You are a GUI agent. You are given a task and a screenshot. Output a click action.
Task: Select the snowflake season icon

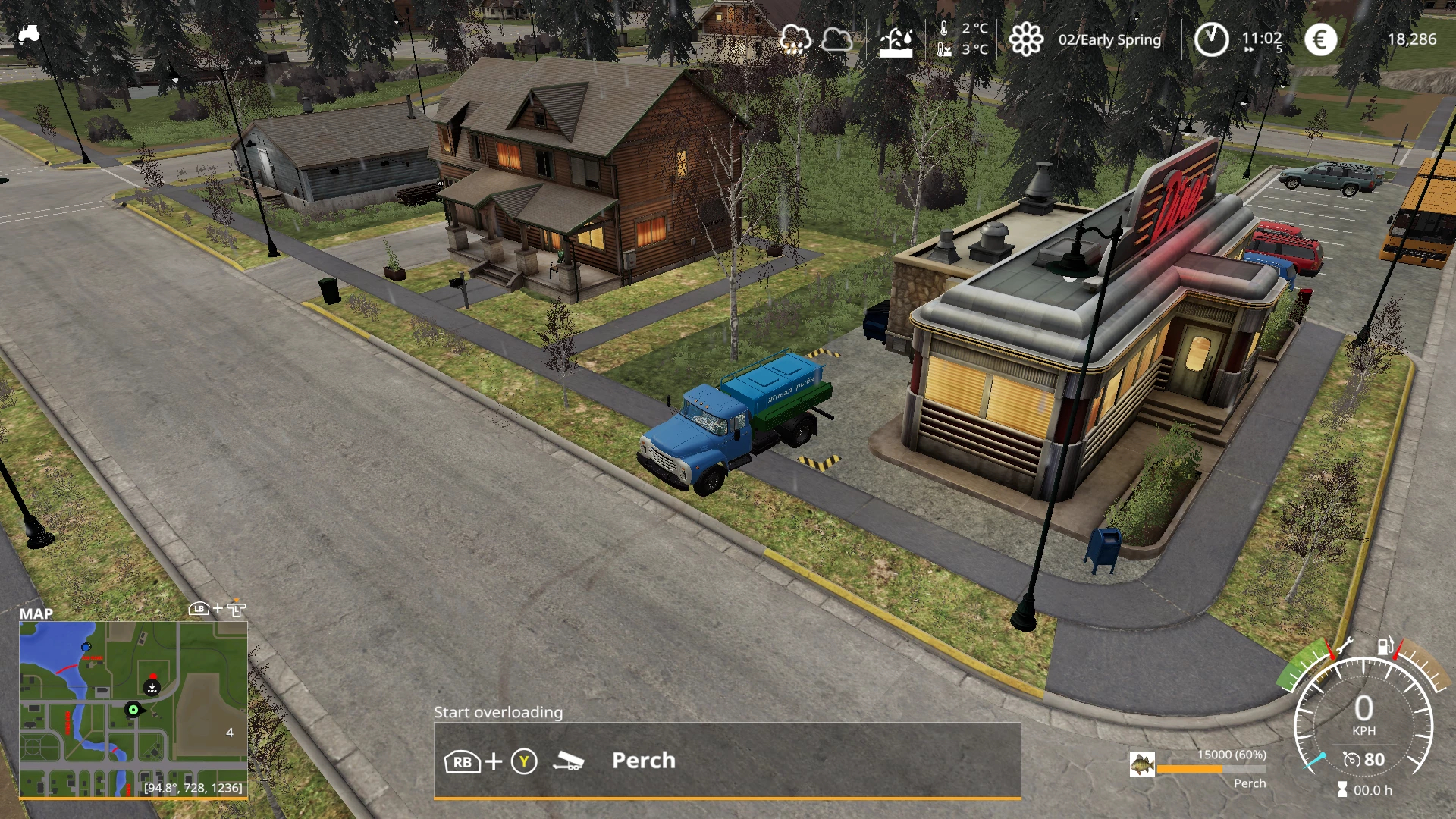pos(1026,39)
